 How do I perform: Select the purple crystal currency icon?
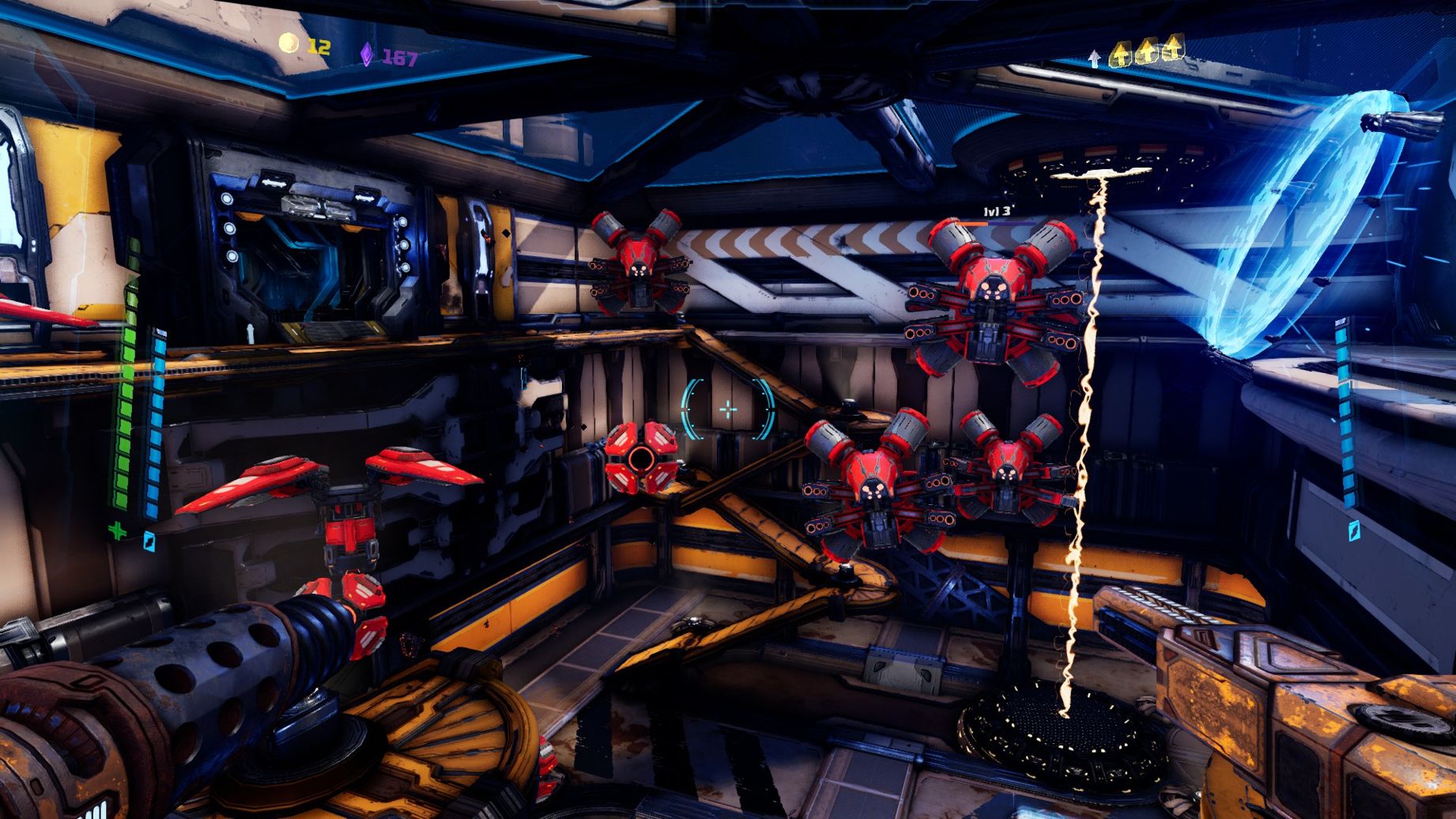367,55
